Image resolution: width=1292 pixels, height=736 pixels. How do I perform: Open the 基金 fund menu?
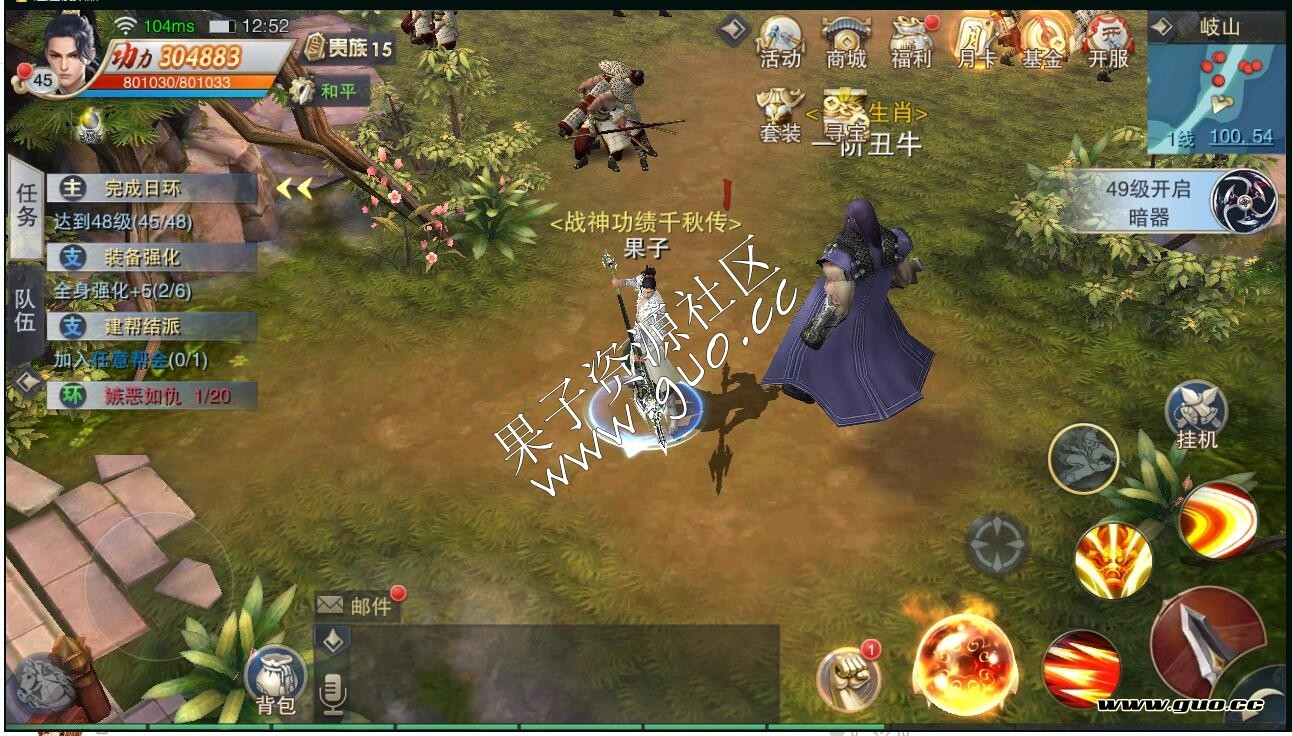point(1042,42)
